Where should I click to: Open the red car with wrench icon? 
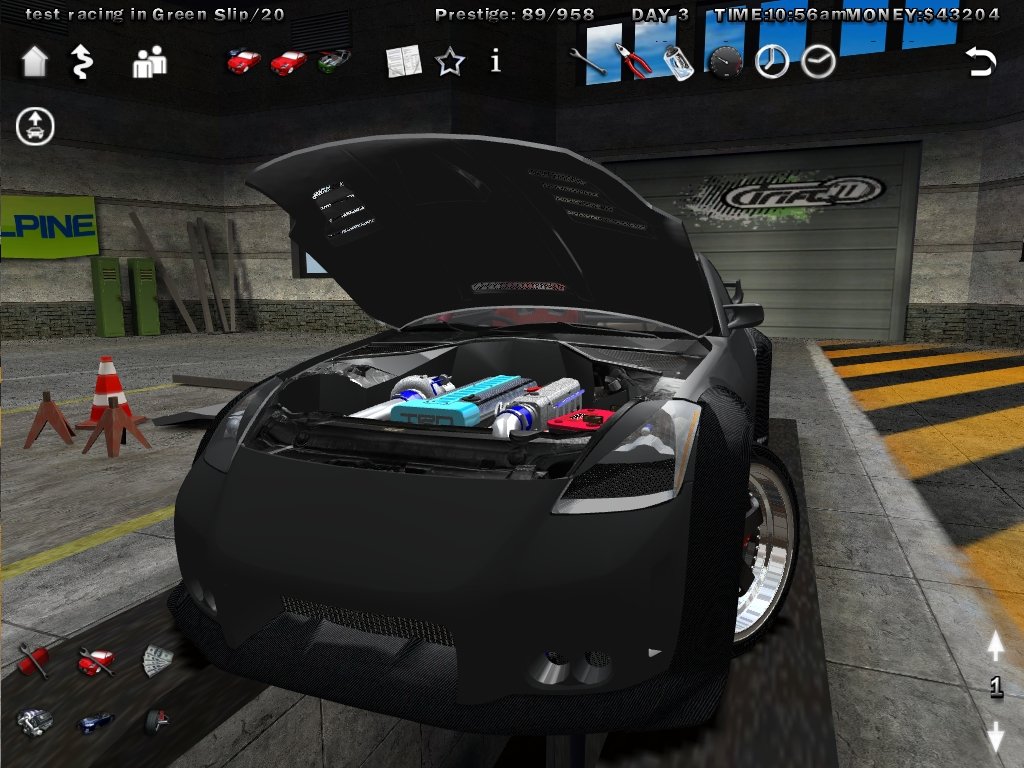(x=96, y=659)
